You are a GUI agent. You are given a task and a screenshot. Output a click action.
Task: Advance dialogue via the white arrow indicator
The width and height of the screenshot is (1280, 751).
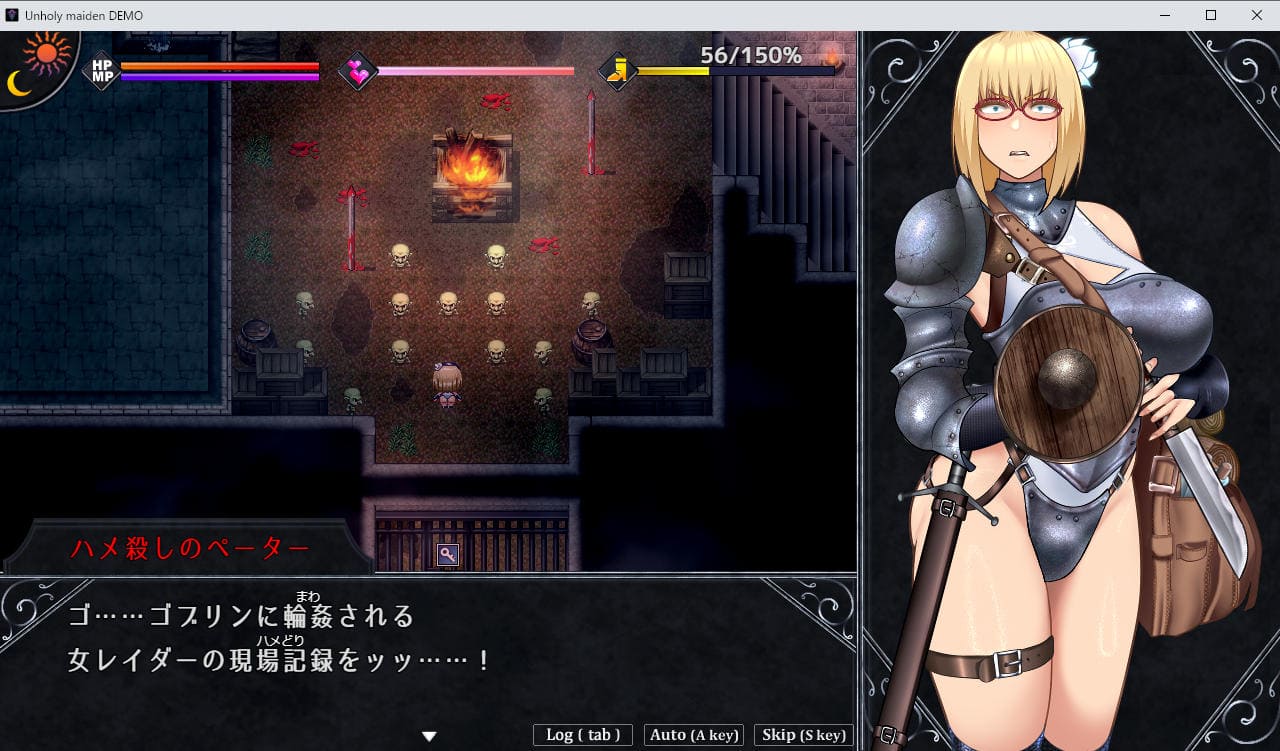429,736
